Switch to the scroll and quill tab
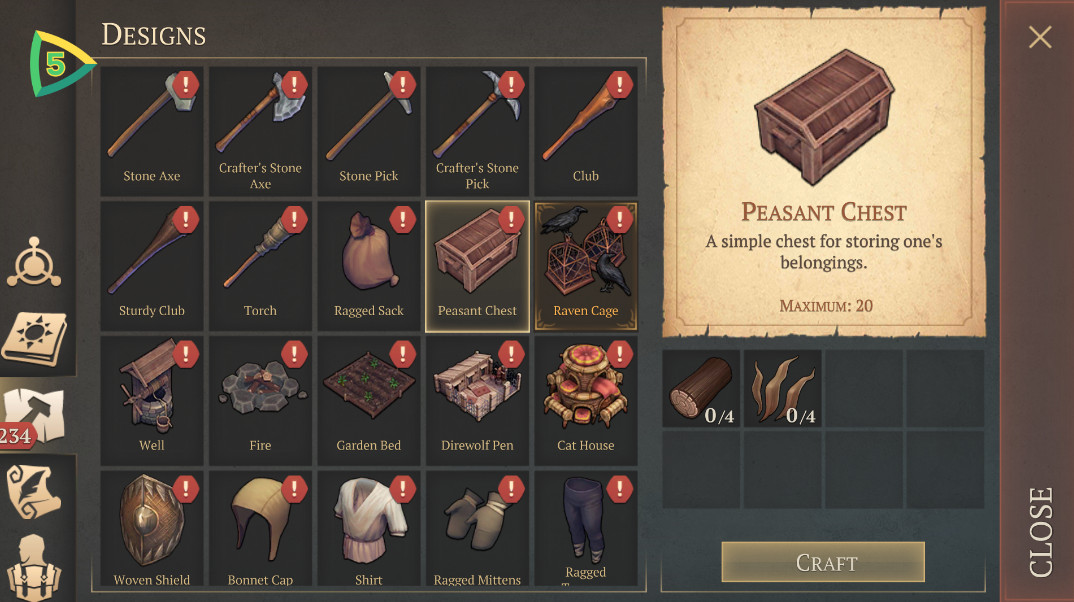Viewport: 1074px width, 602px height. click(x=35, y=492)
